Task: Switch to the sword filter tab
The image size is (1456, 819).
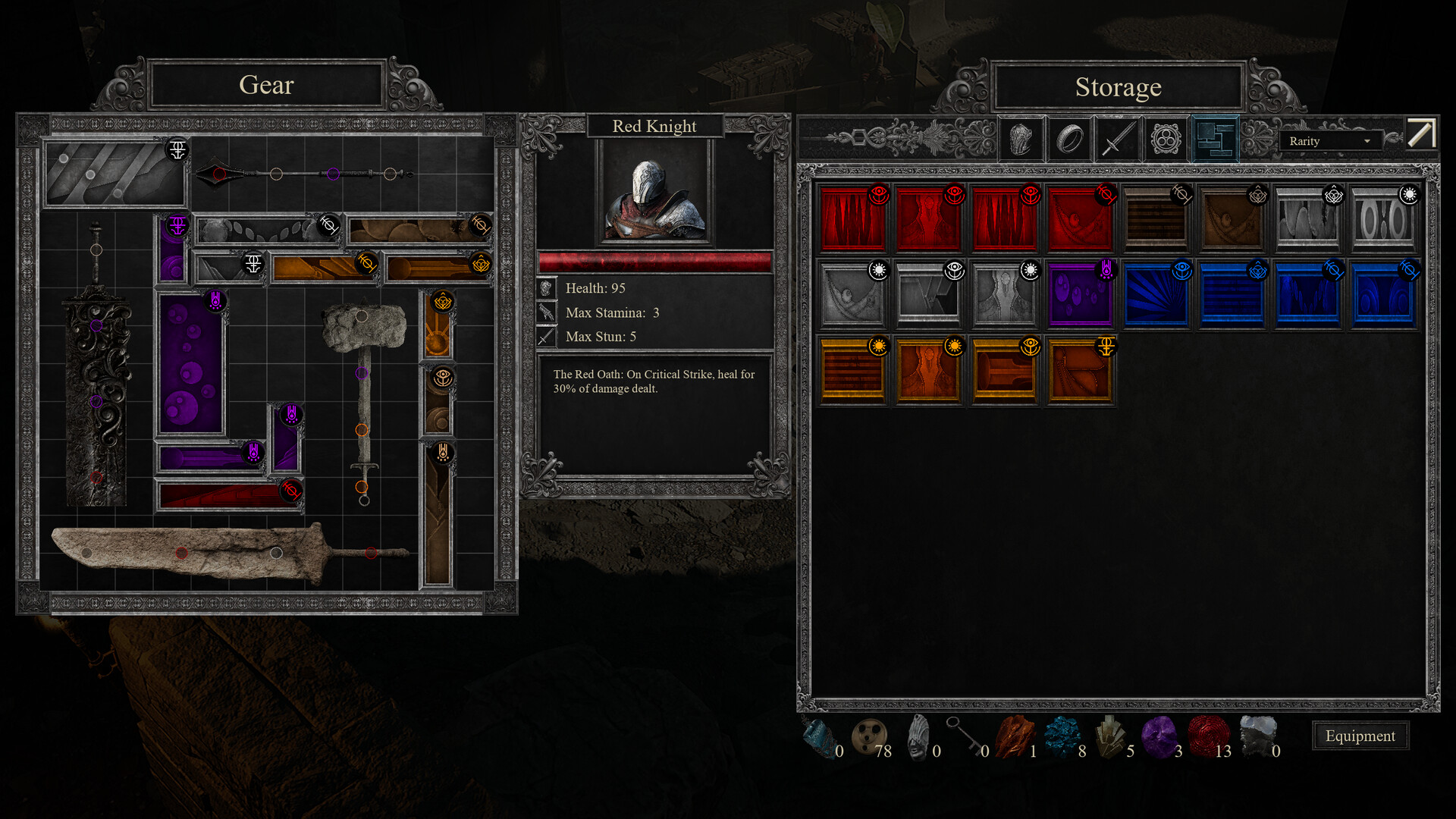Action: (x=1118, y=140)
